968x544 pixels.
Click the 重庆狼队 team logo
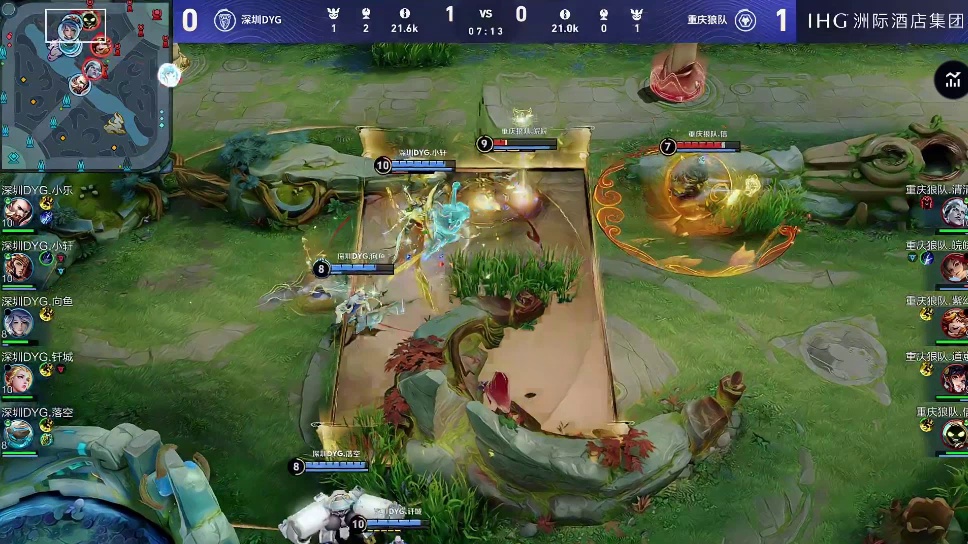click(744, 20)
